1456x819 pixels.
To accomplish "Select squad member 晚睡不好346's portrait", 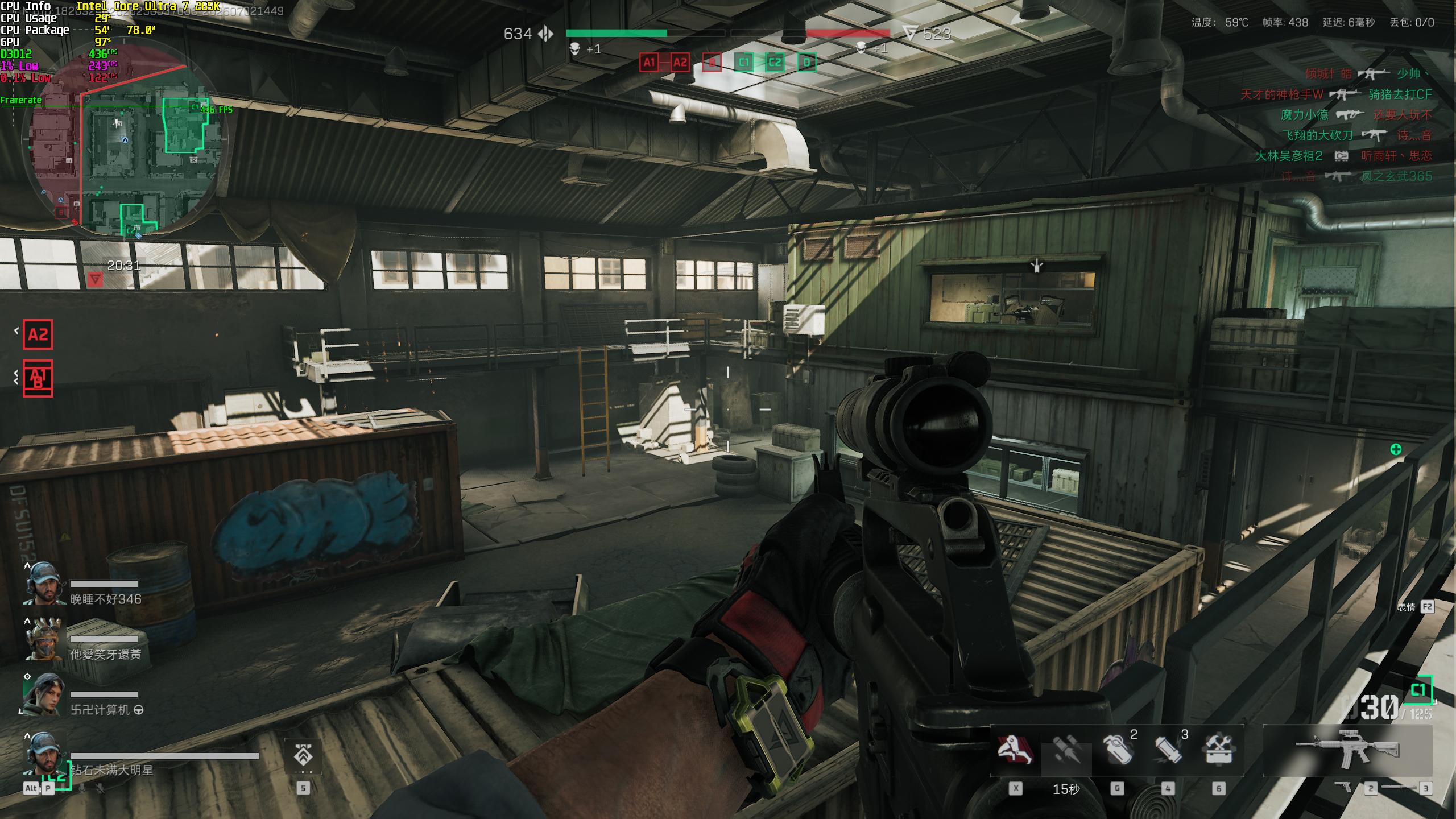I will [44, 584].
